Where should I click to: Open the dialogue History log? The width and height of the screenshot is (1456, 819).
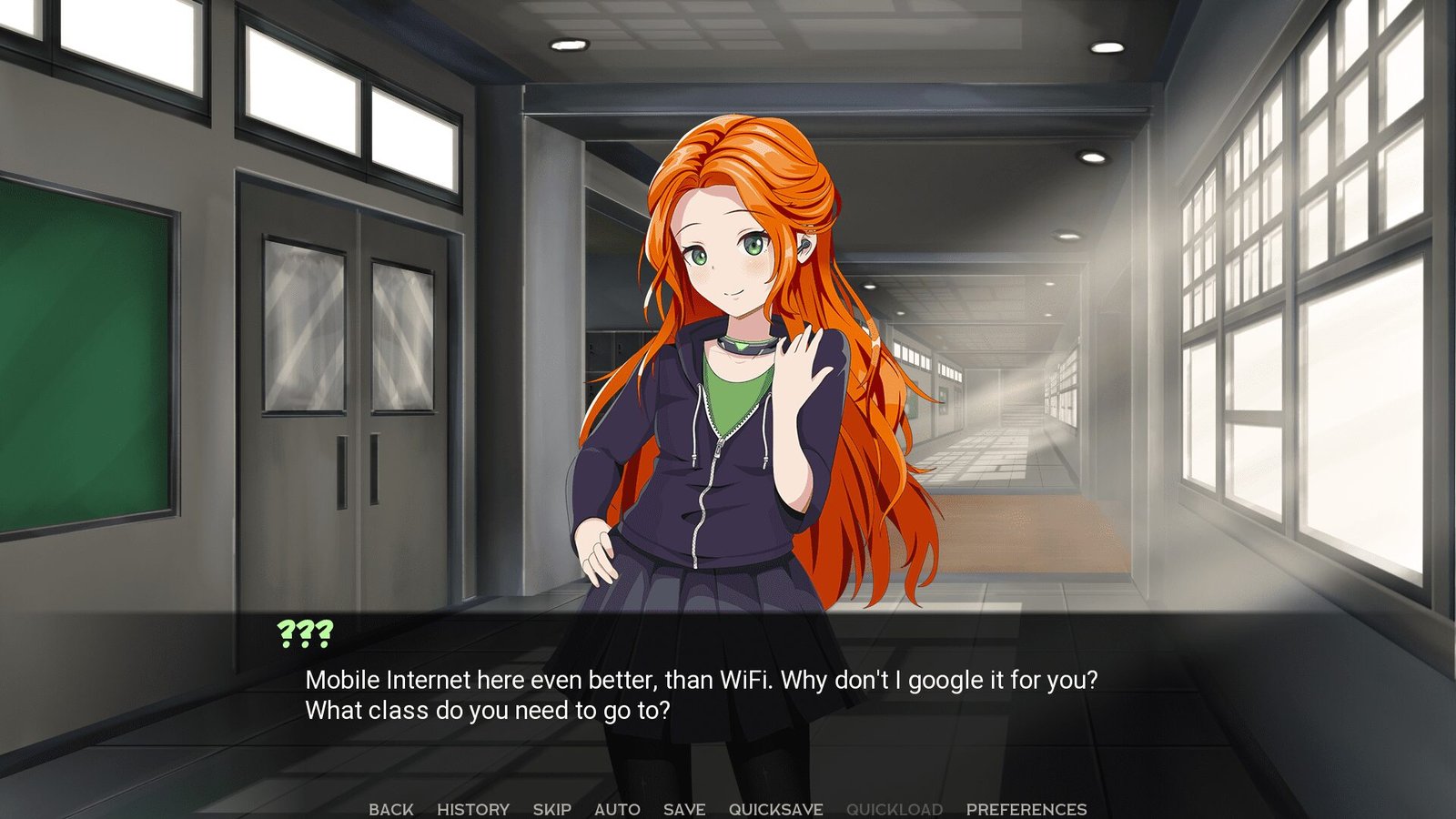[473, 809]
